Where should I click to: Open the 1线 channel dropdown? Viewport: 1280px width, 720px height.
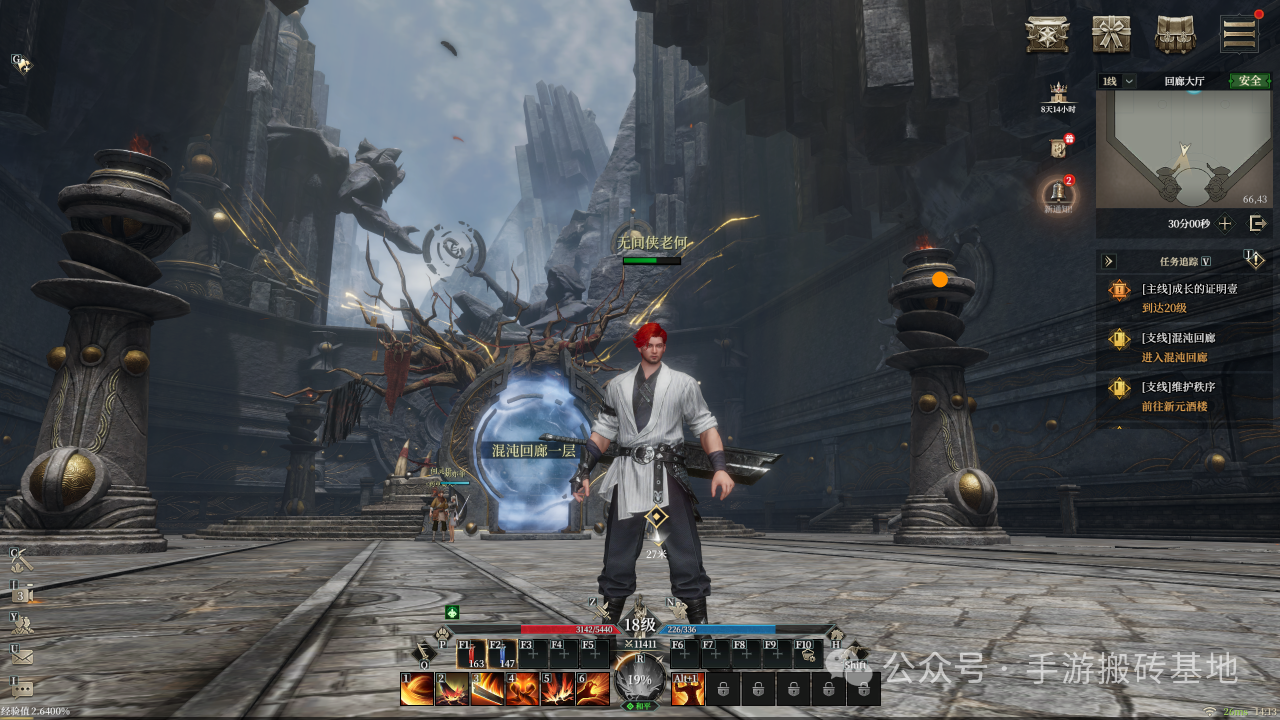(x=1118, y=81)
